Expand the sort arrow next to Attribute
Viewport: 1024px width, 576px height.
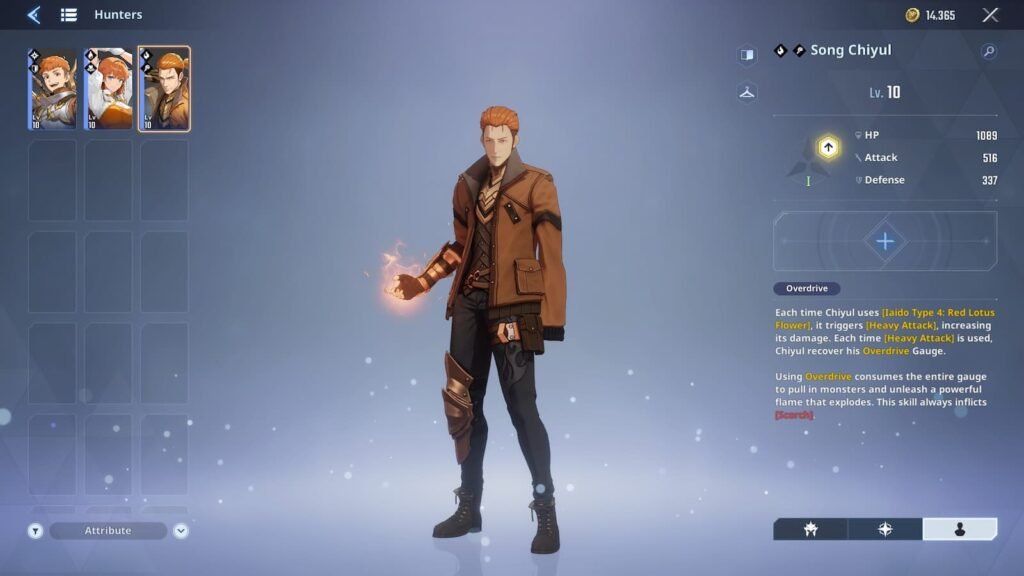pos(181,531)
